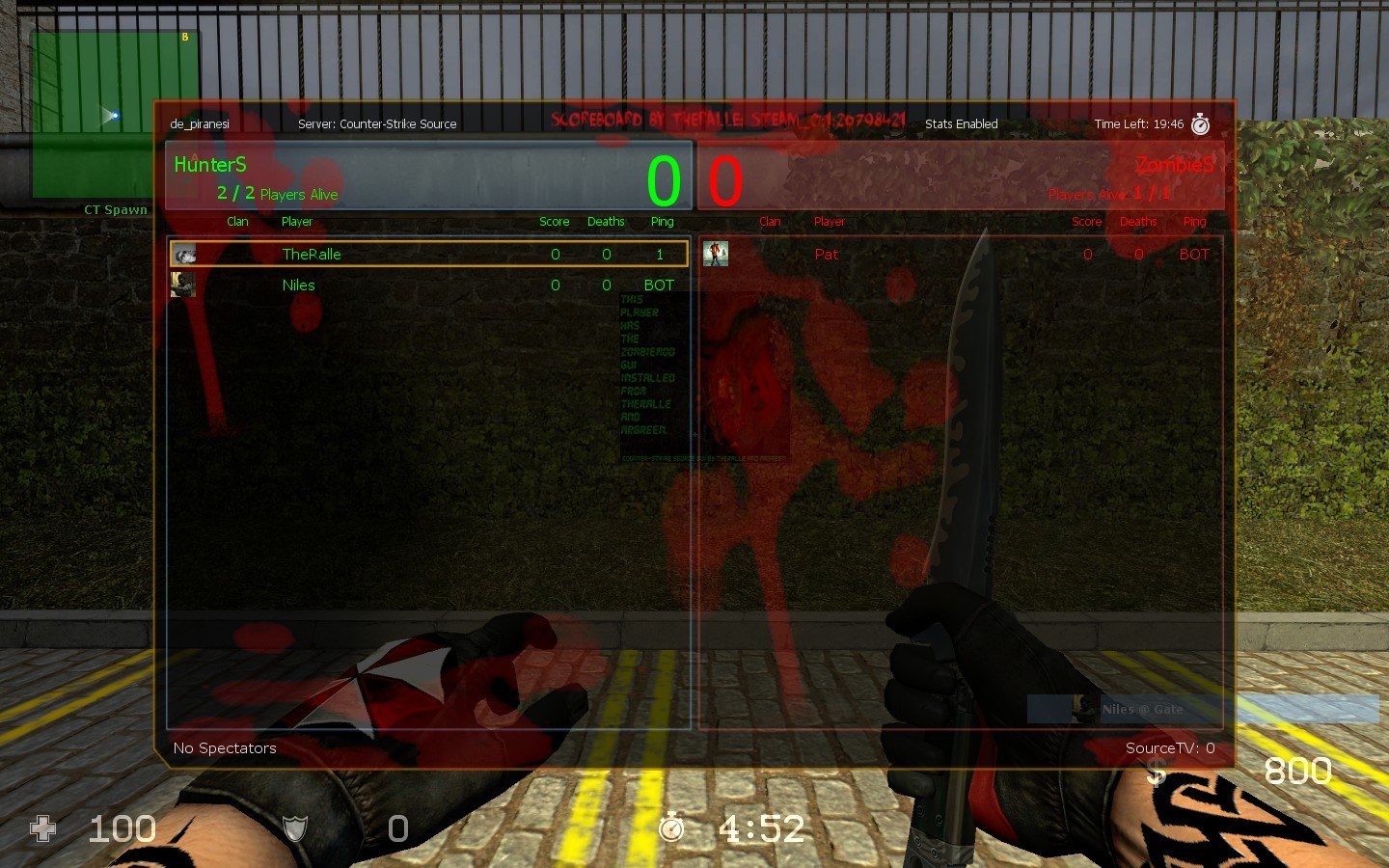This screenshot has height=868, width=1389.
Task: Toggle the BOT ping label for Niles
Action: tap(660, 285)
